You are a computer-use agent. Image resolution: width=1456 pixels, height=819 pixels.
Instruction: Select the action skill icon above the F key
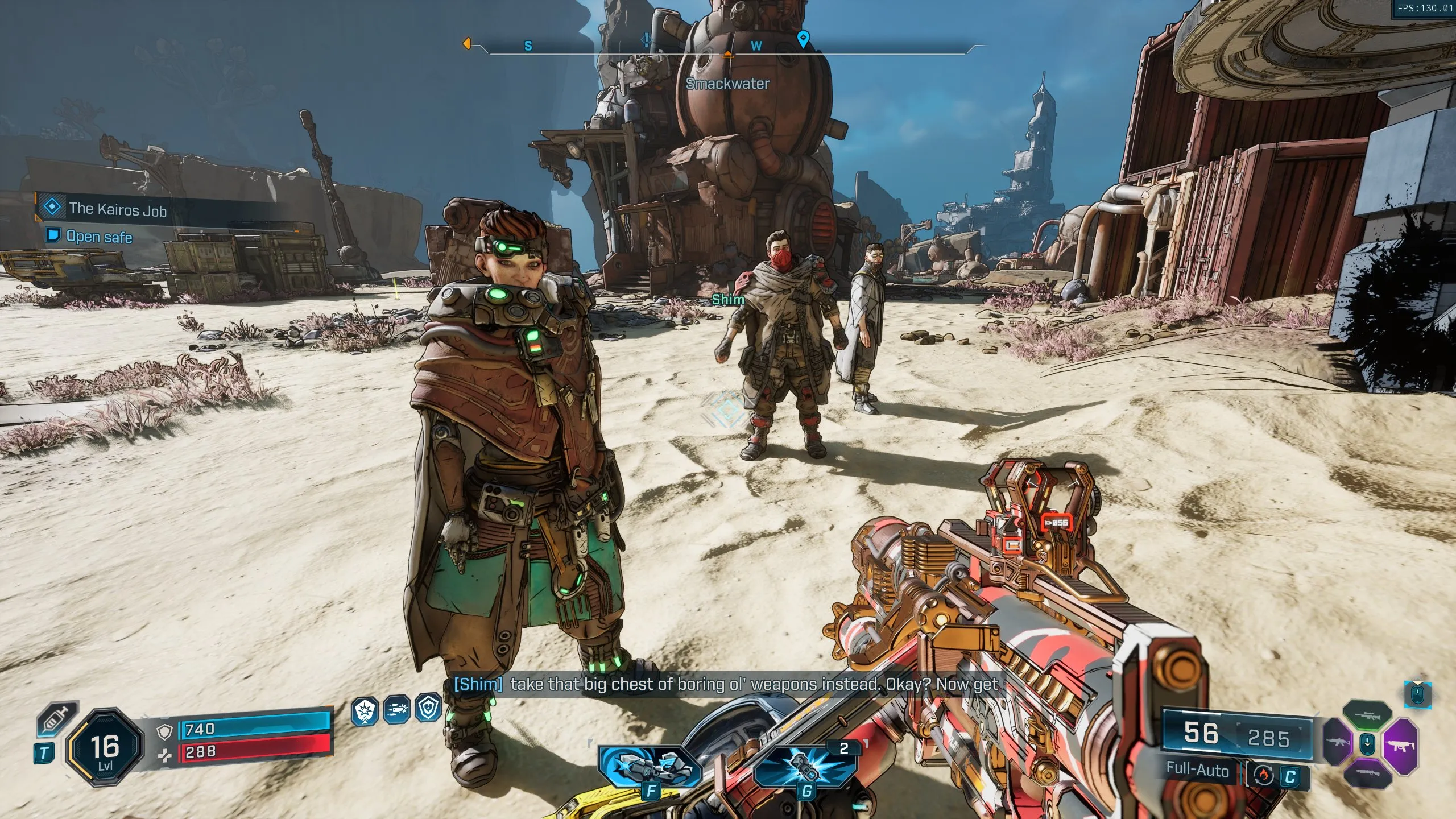[x=650, y=768]
